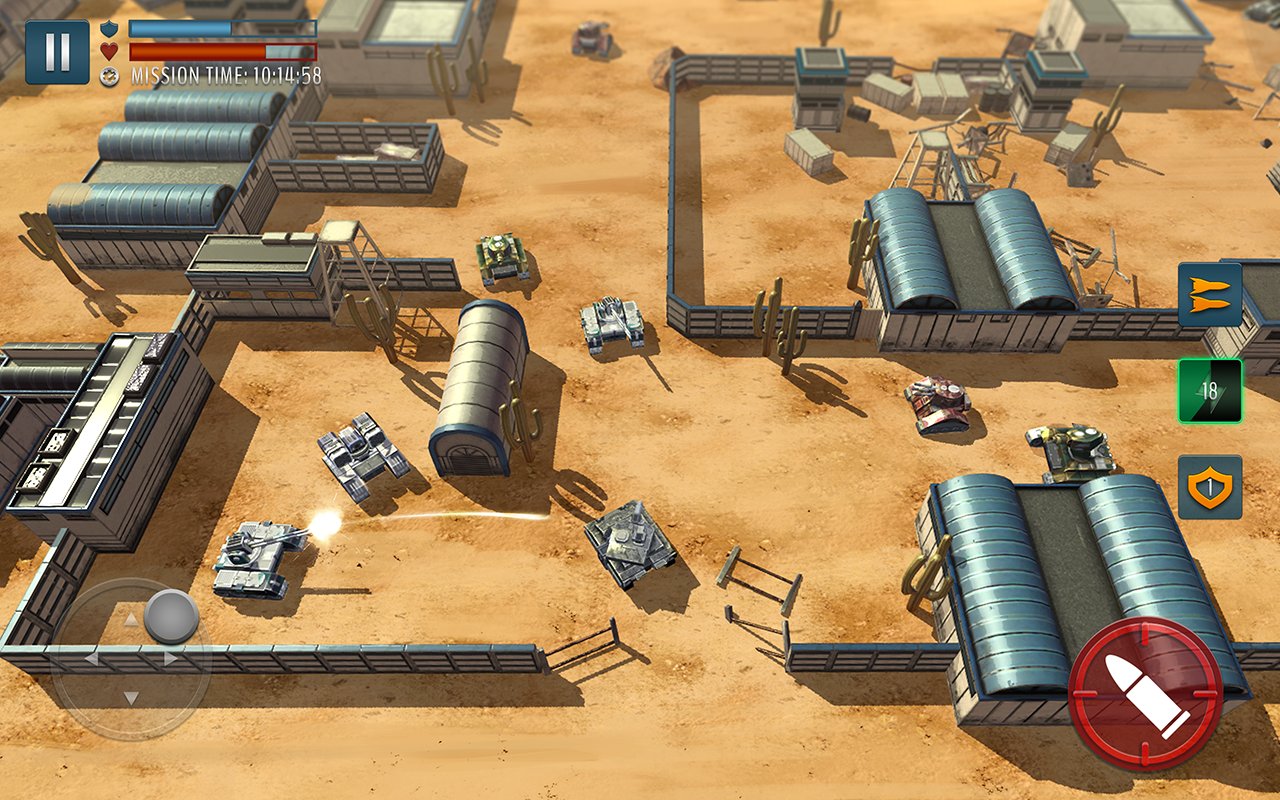Fire the main cannon with the red bullet button
Image resolution: width=1280 pixels, height=800 pixels.
click(1145, 693)
